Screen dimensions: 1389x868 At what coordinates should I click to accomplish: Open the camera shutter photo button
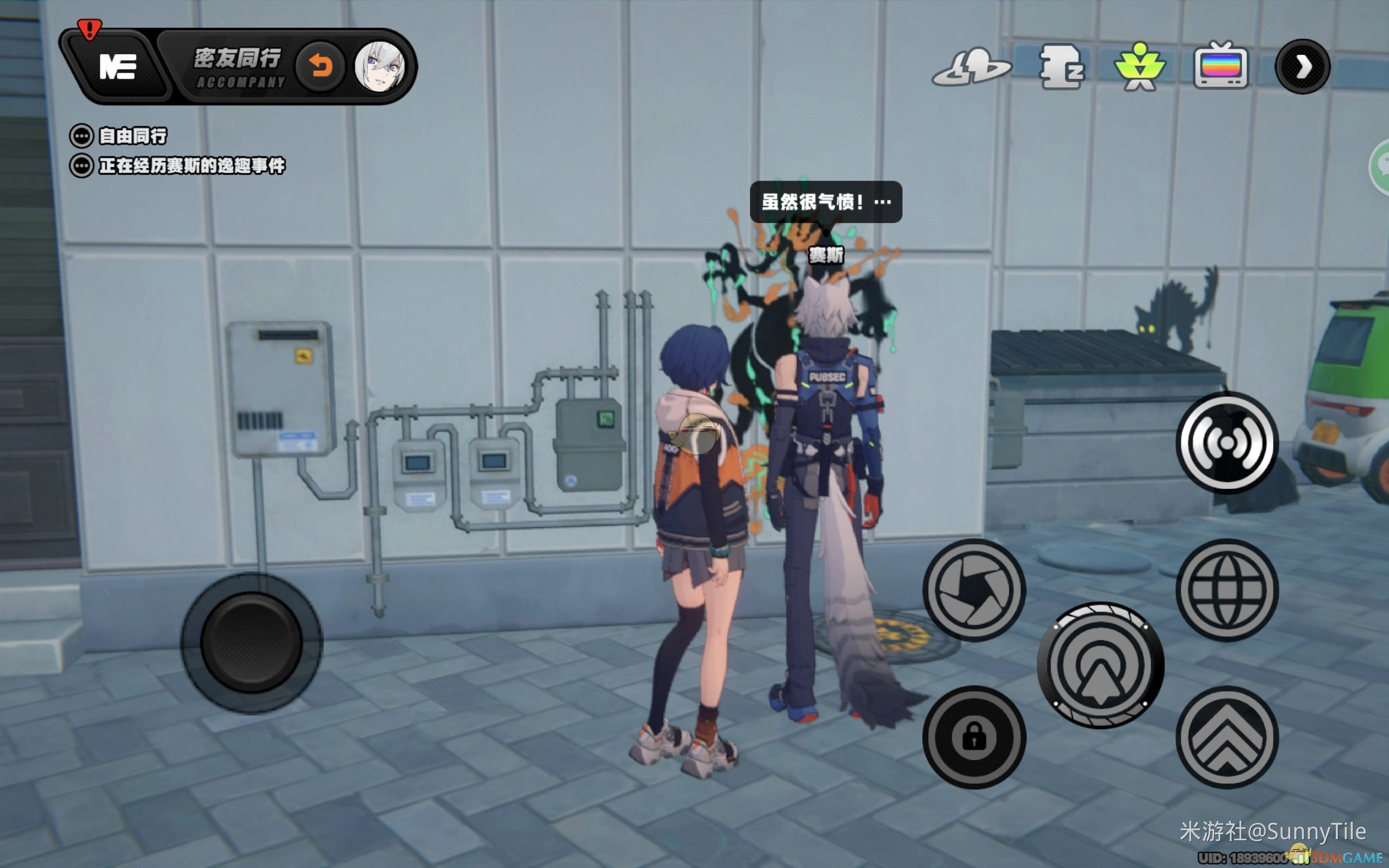974,590
